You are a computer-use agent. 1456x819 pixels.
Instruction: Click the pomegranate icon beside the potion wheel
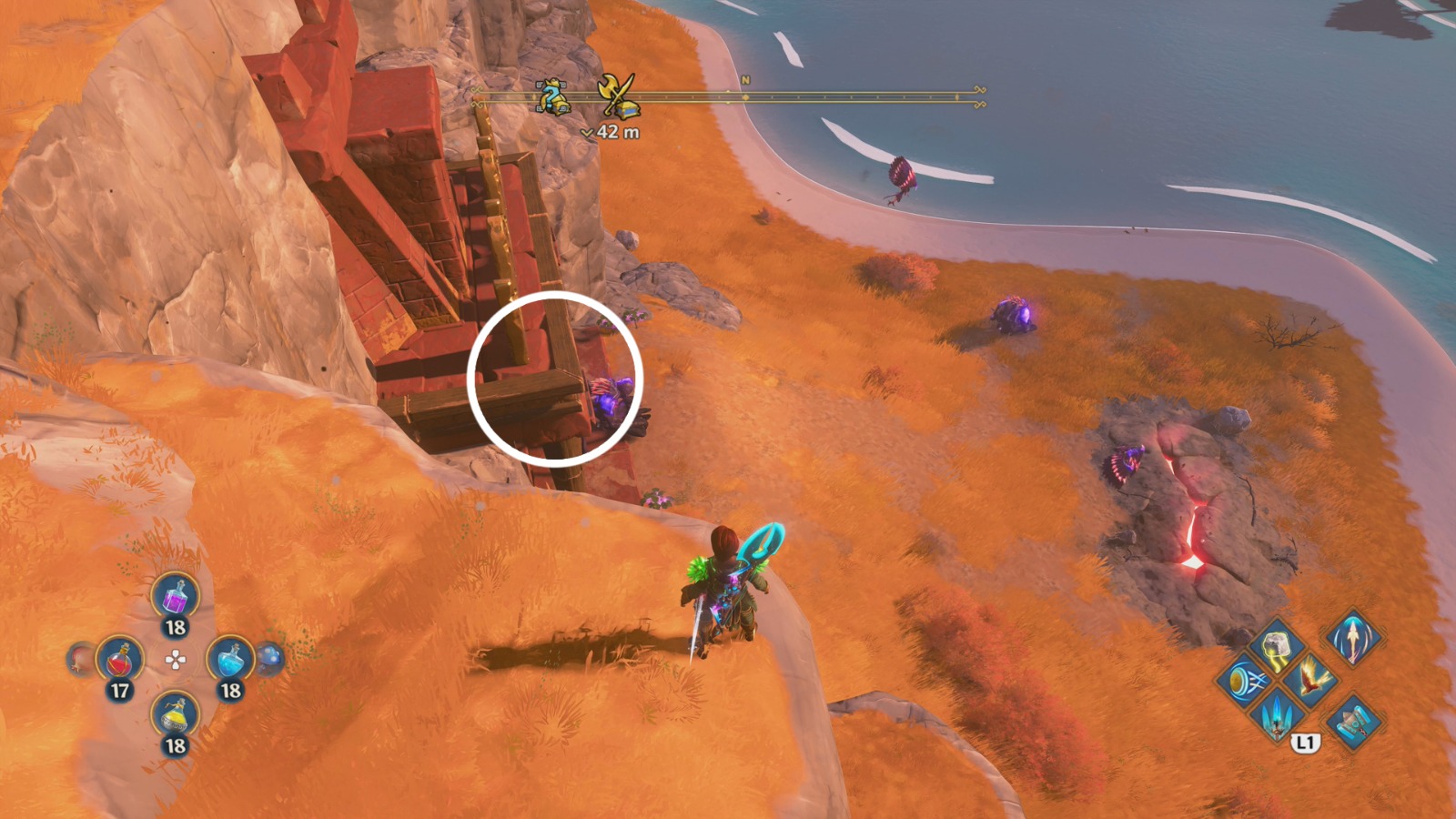point(78,659)
